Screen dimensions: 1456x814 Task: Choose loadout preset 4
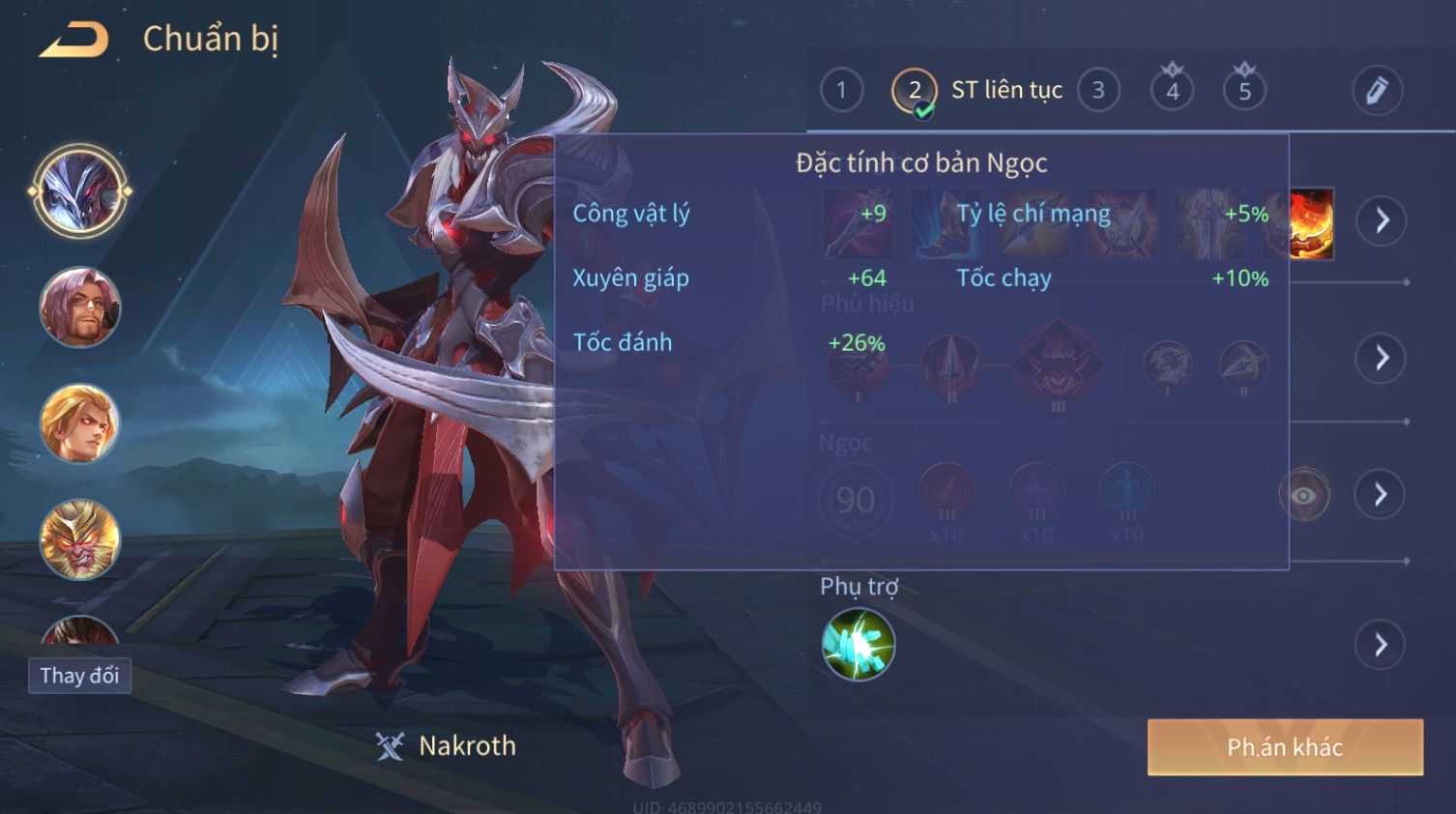(1172, 91)
